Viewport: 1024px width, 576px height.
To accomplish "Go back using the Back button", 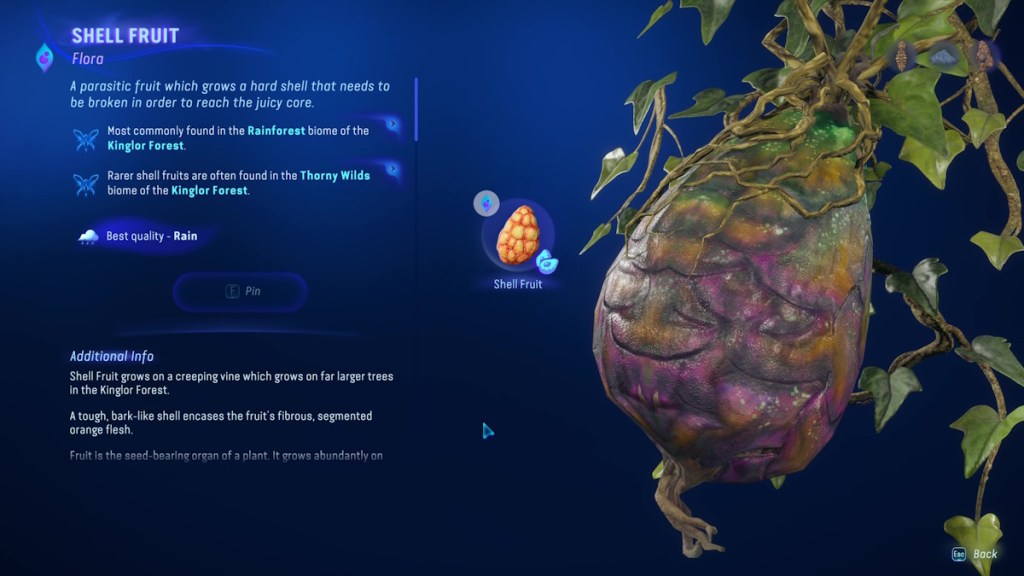I will (974, 554).
